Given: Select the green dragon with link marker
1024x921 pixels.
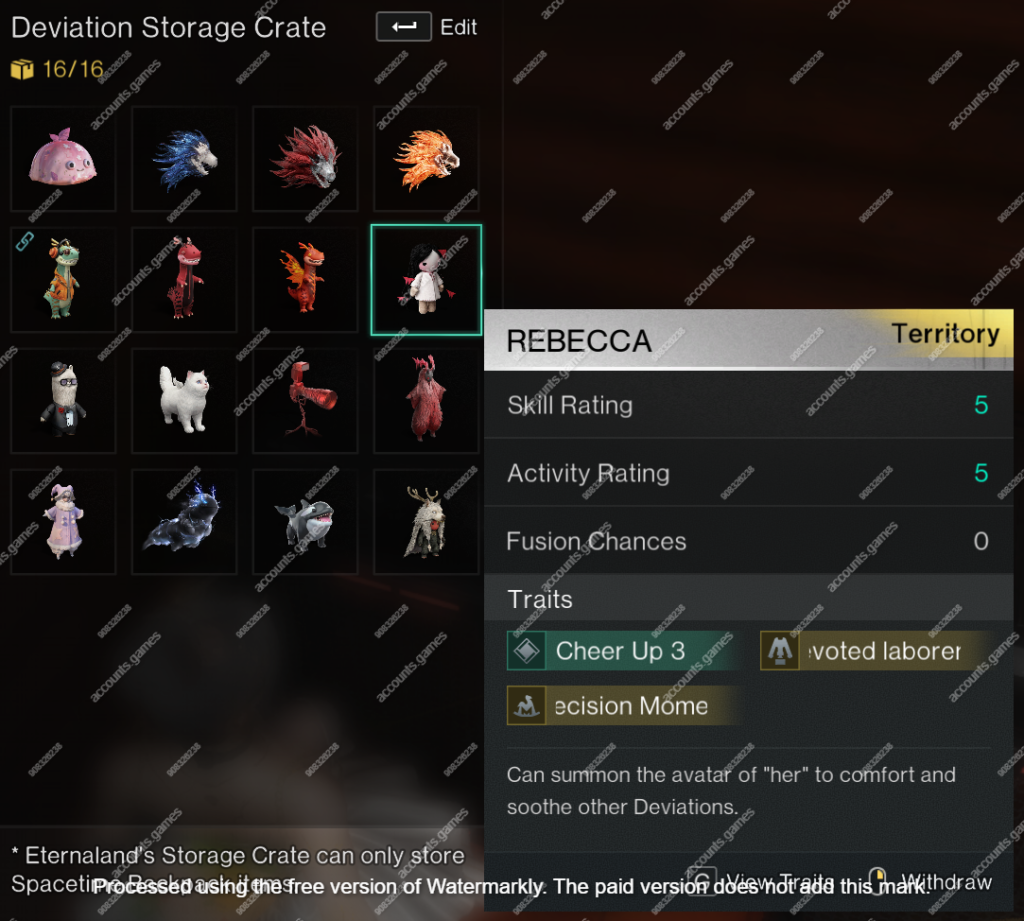Looking at the screenshot, I should pyautogui.click(x=63, y=280).
